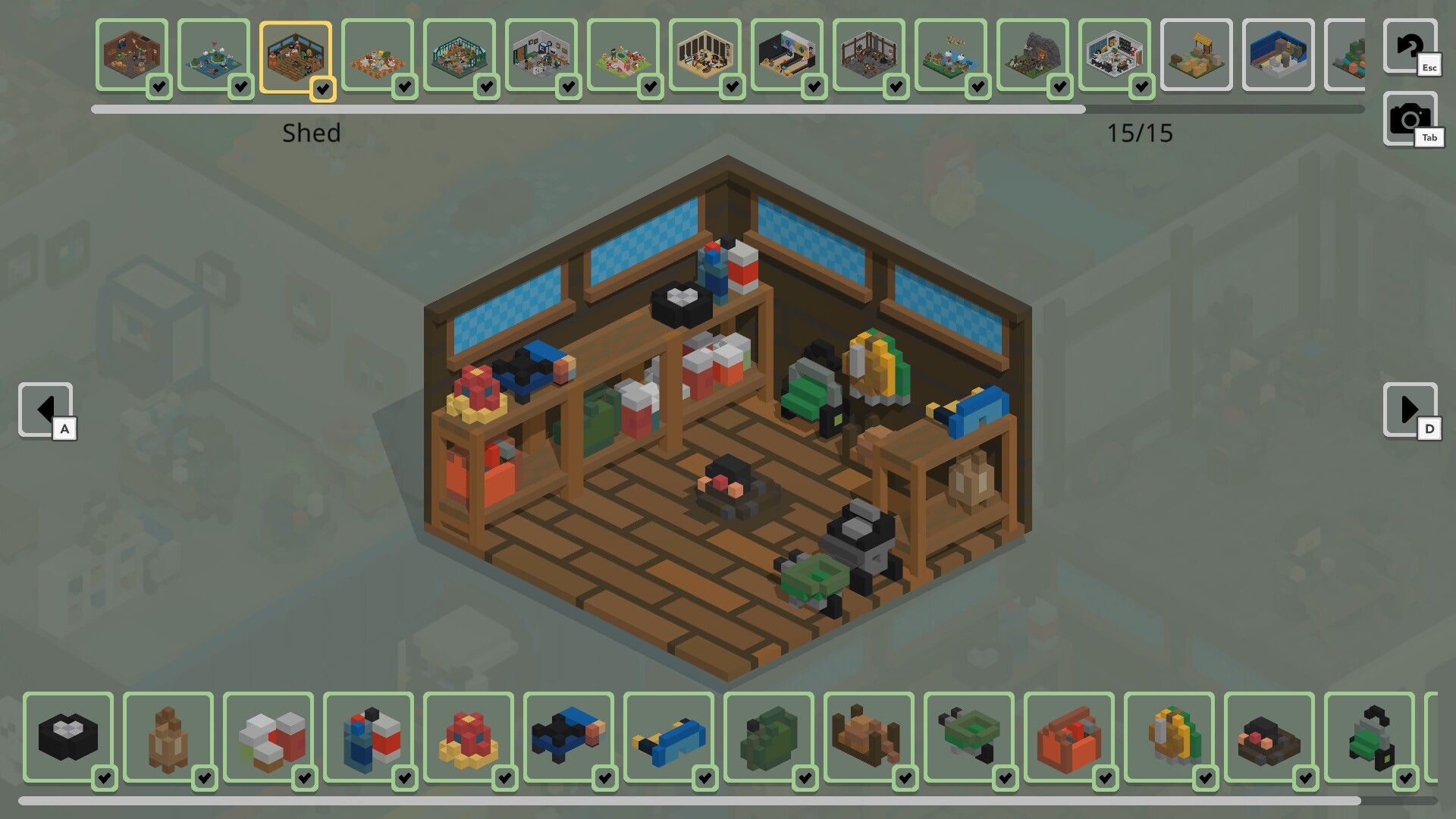Go back with the return arrow button
The width and height of the screenshot is (1456, 819).
click(1409, 46)
